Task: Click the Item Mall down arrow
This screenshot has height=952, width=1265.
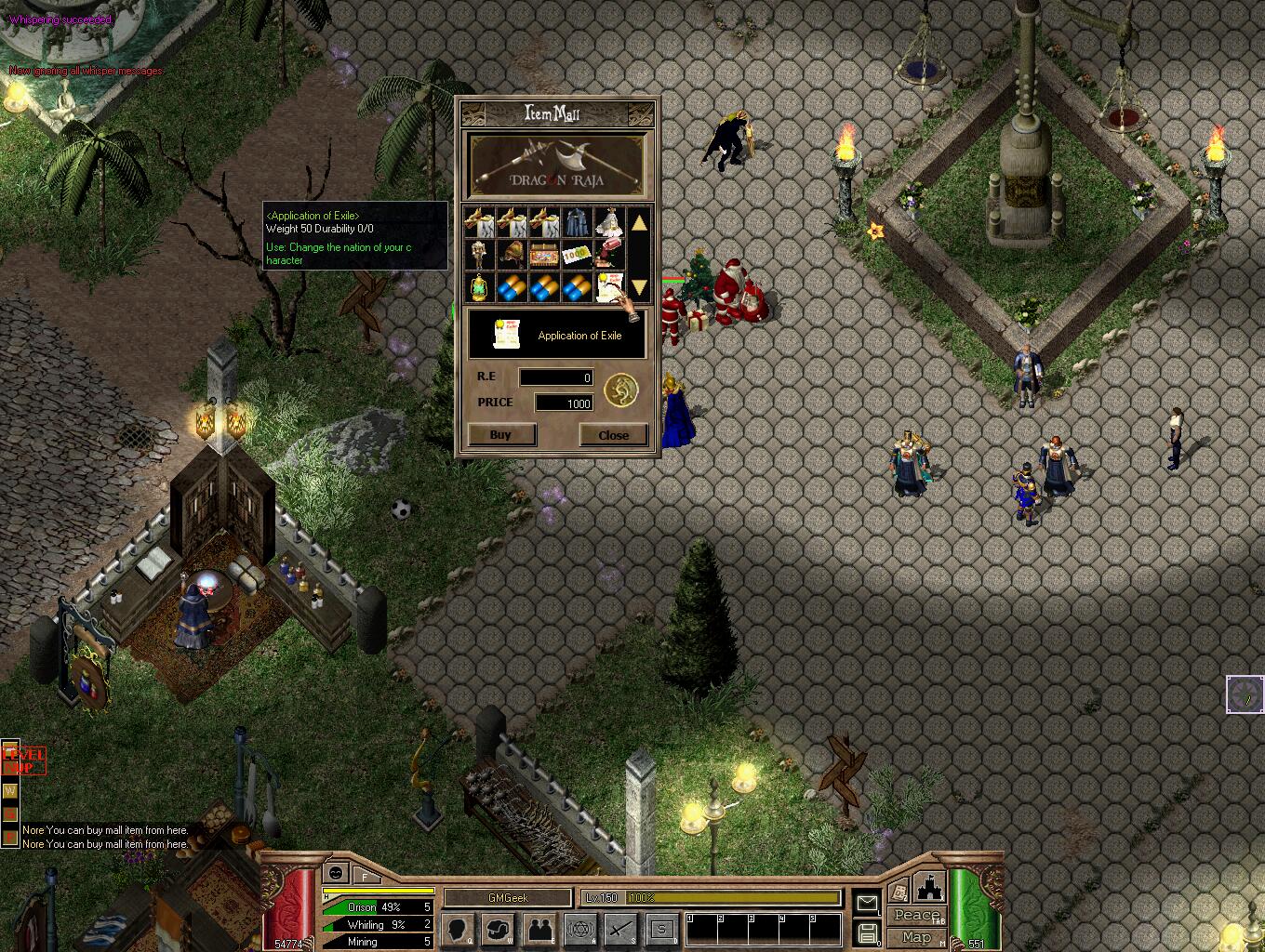Action: pyautogui.click(x=639, y=285)
